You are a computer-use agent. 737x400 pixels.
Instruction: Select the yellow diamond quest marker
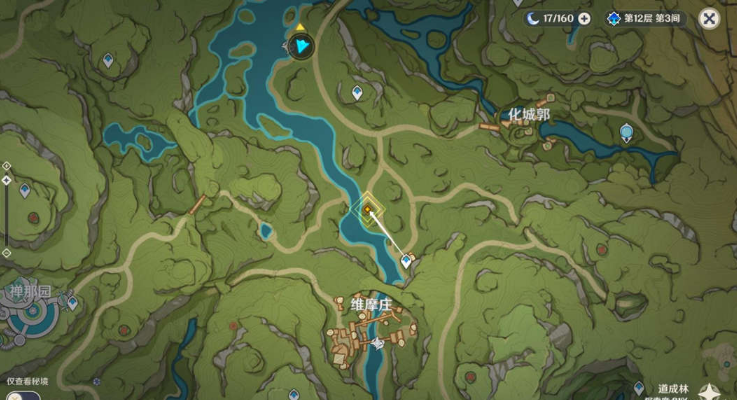[368, 209]
